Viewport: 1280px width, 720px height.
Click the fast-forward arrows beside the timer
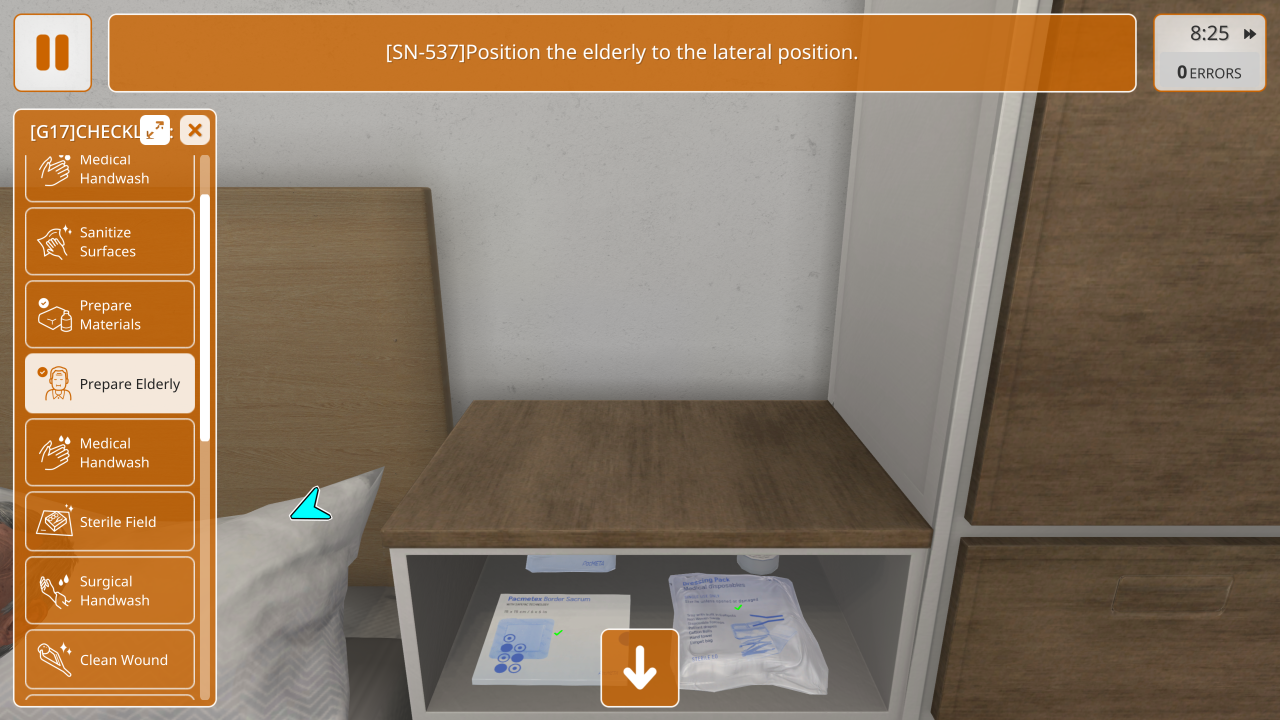pyautogui.click(x=1250, y=34)
